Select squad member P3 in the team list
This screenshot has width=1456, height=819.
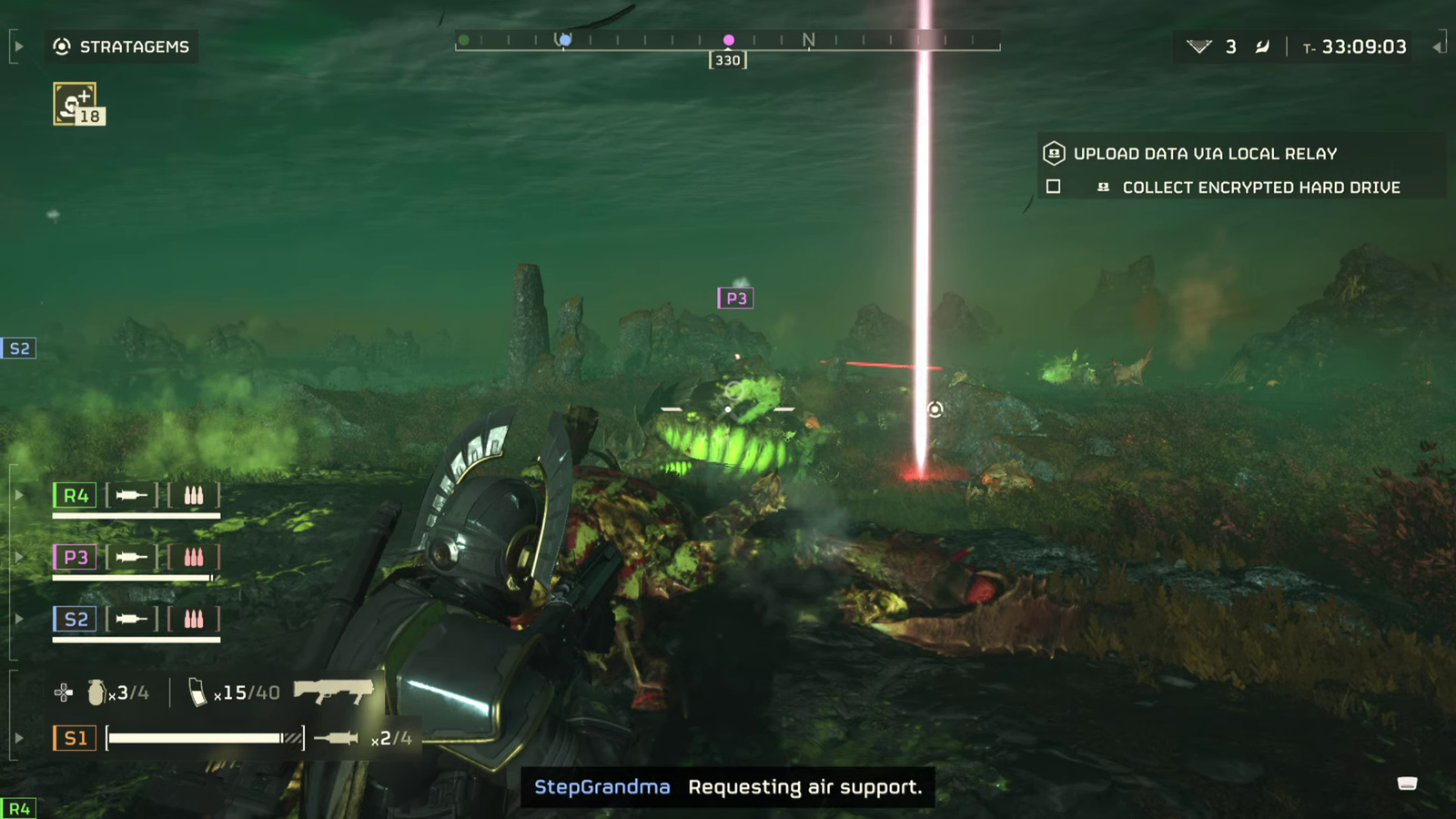tap(76, 557)
